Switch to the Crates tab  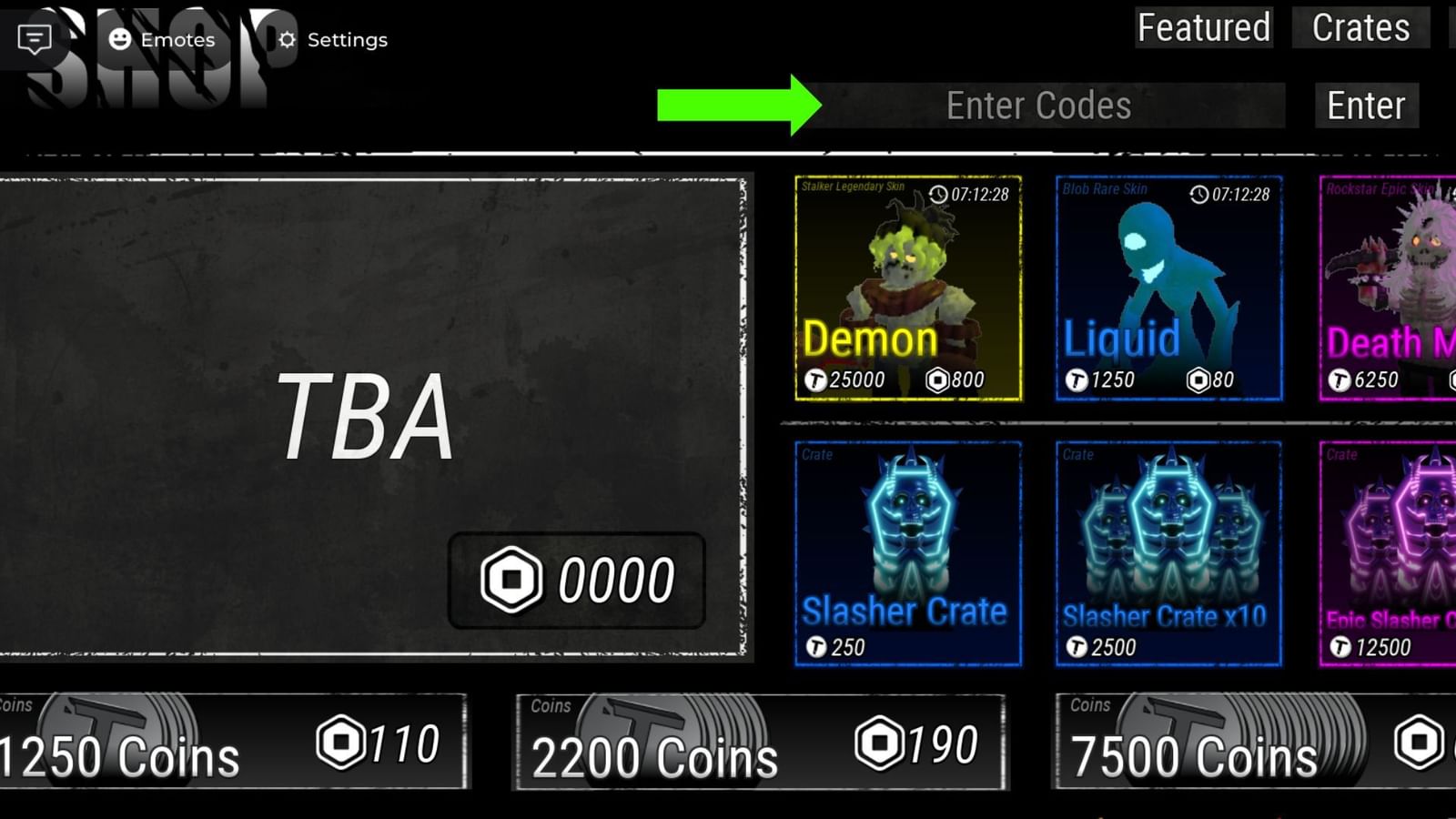point(1360,28)
